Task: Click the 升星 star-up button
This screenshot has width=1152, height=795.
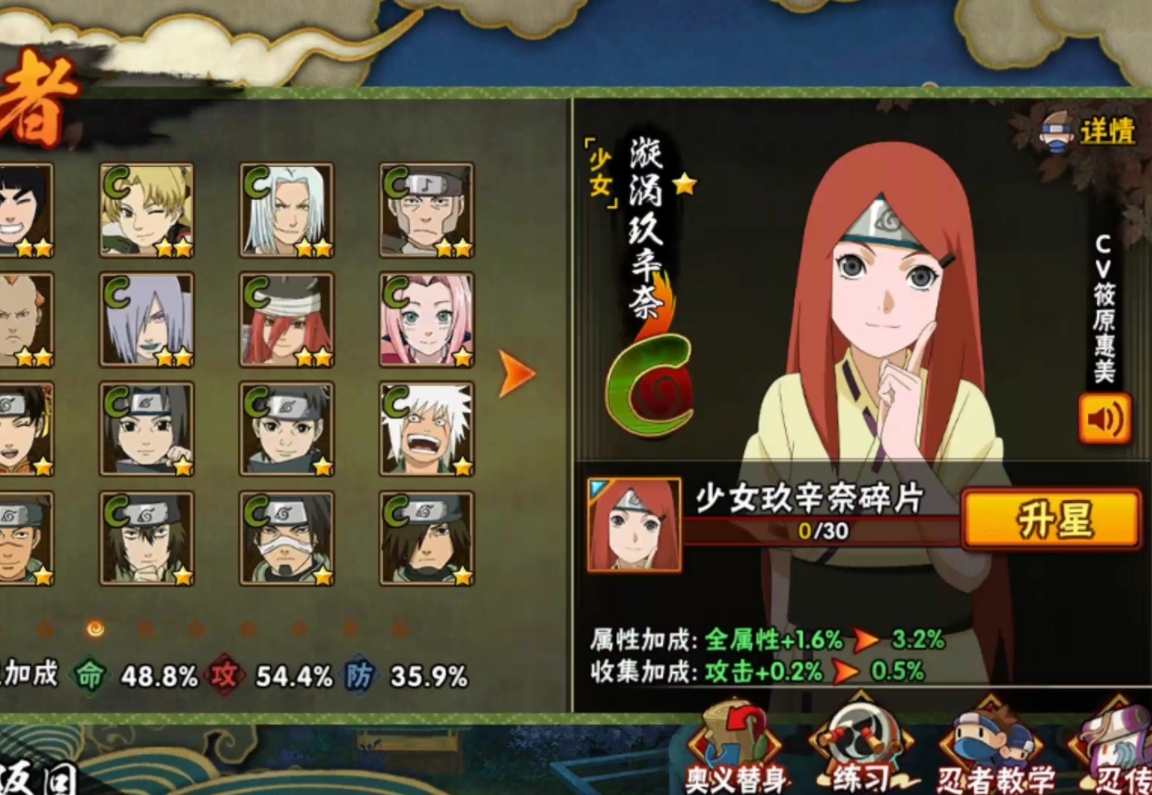Action: [x=1051, y=519]
